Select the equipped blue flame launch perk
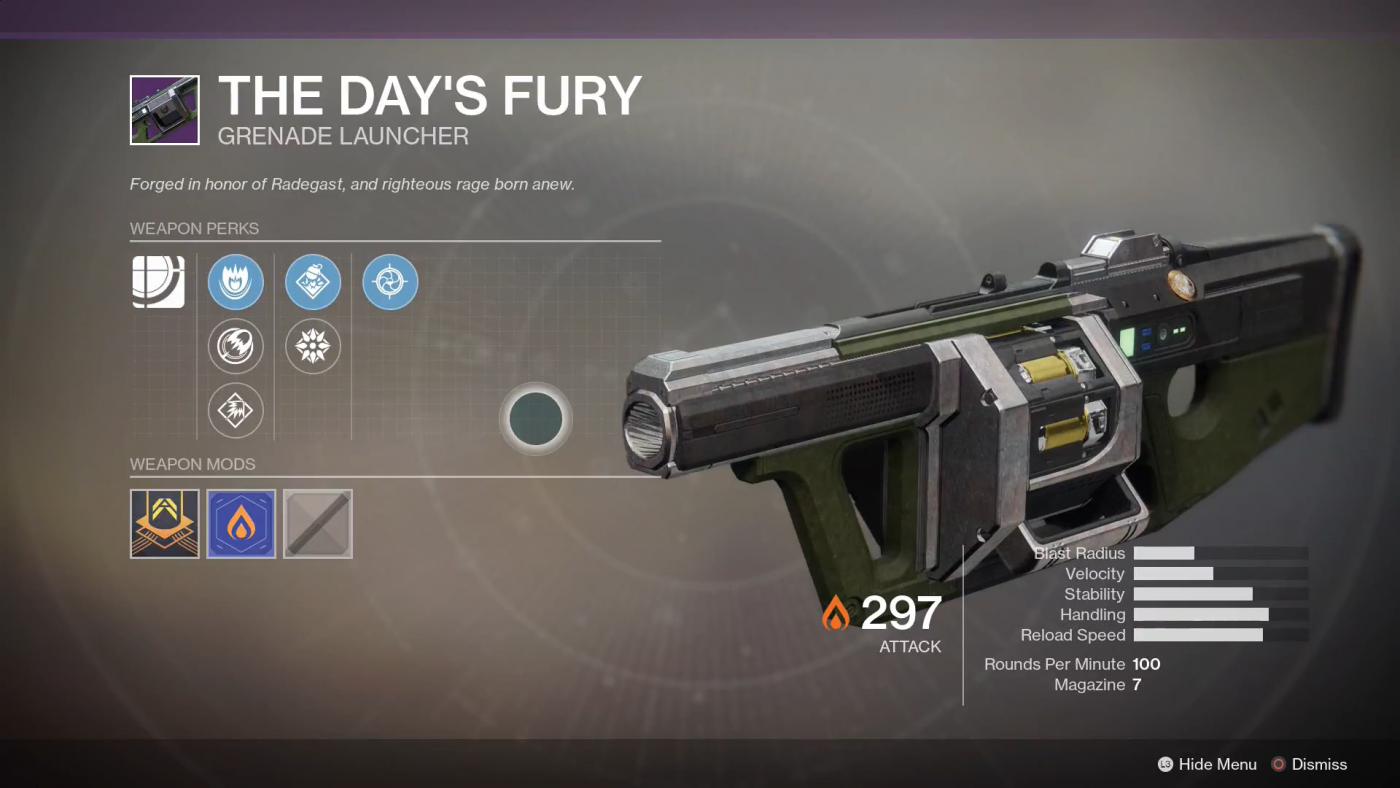The width and height of the screenshot is (1400, 788). (x=235, y=282)
